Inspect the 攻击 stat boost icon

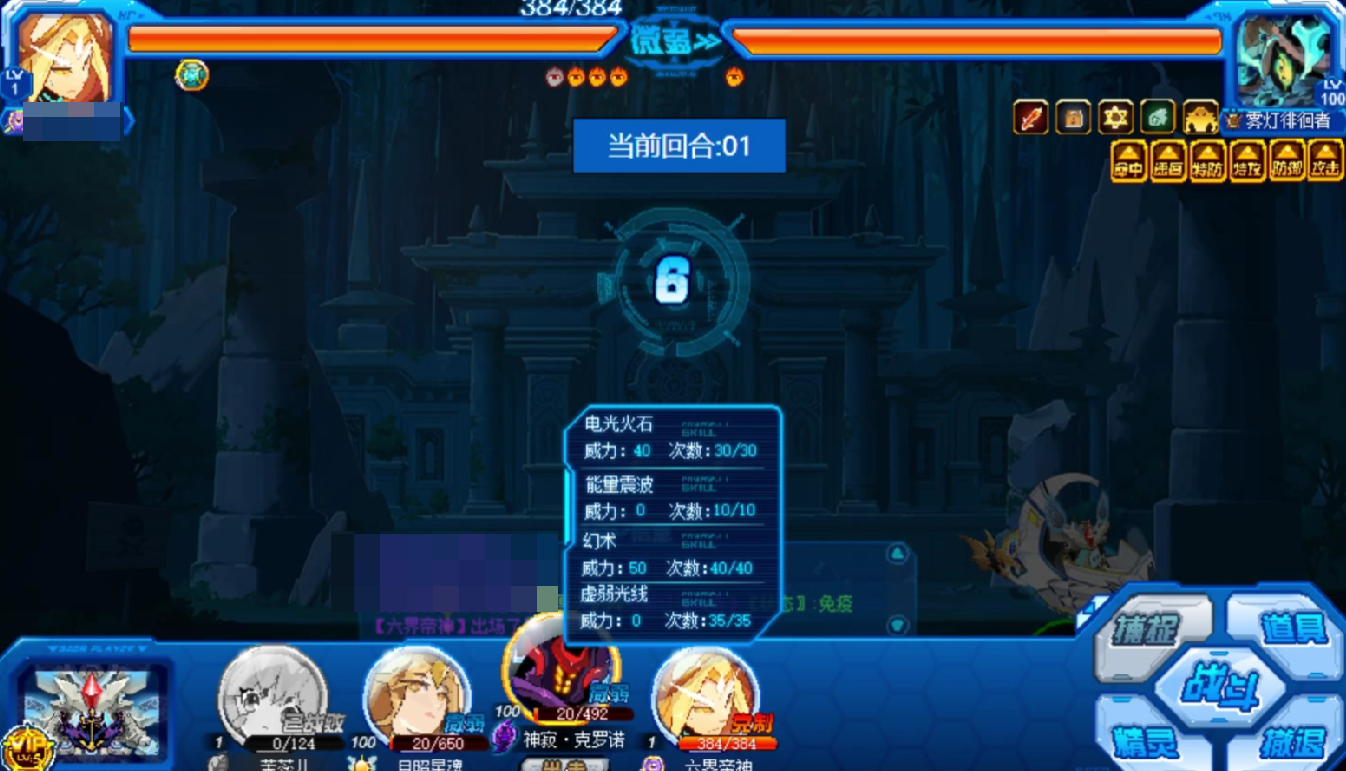1325,162
